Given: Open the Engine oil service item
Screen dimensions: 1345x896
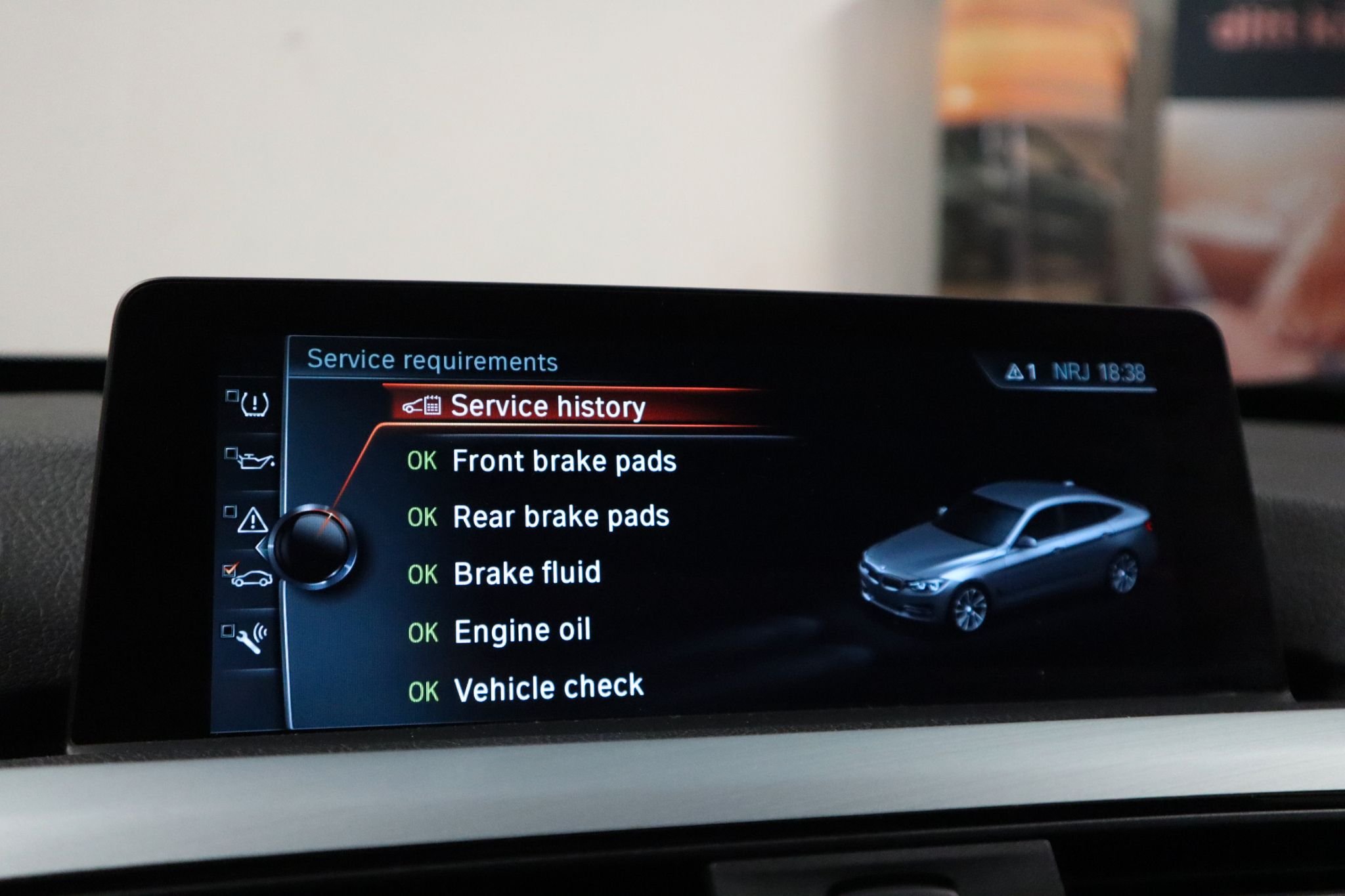Looking at the screenshot, I should click(521, 631).
